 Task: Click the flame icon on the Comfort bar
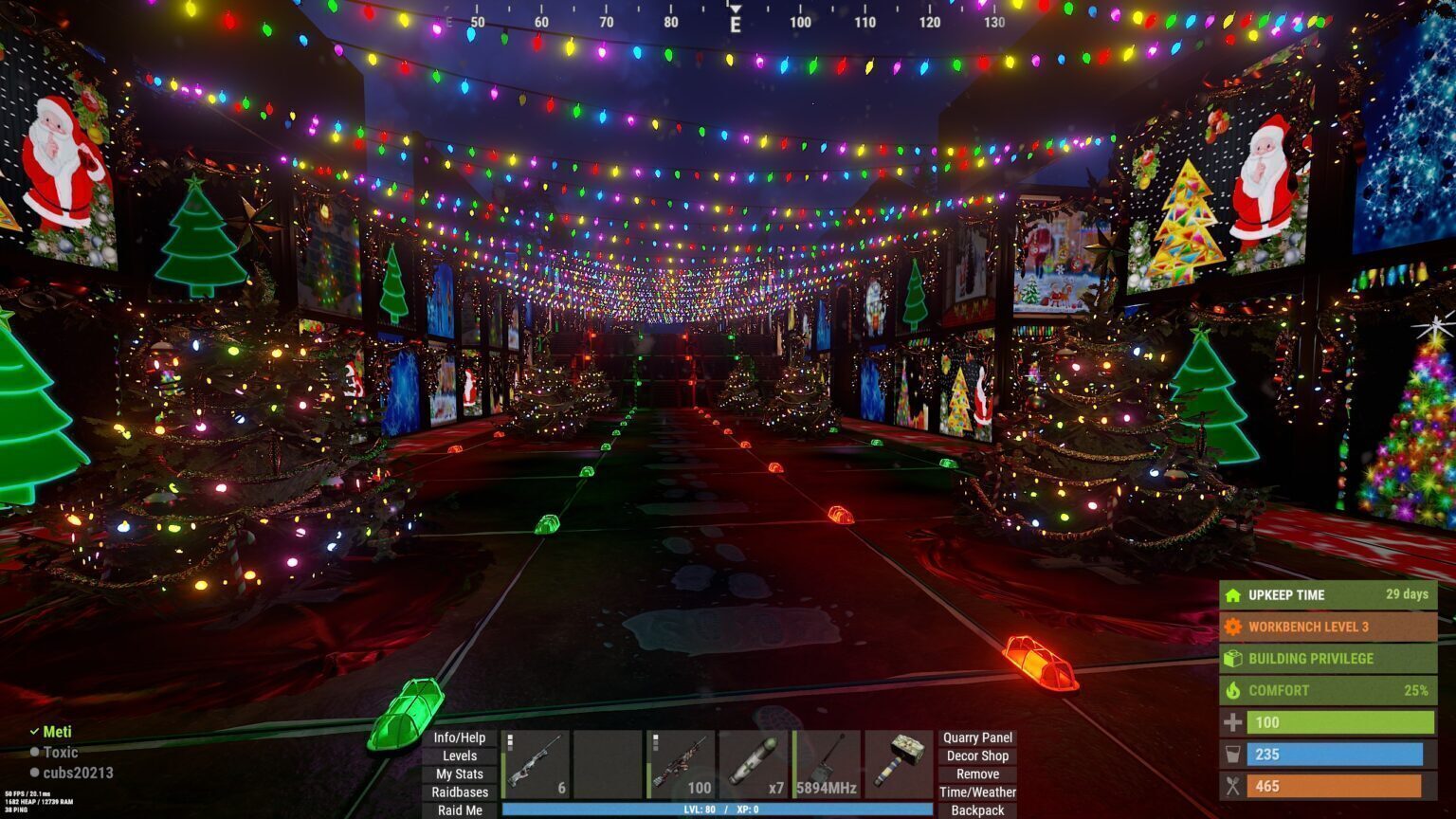pos(1232,690)
